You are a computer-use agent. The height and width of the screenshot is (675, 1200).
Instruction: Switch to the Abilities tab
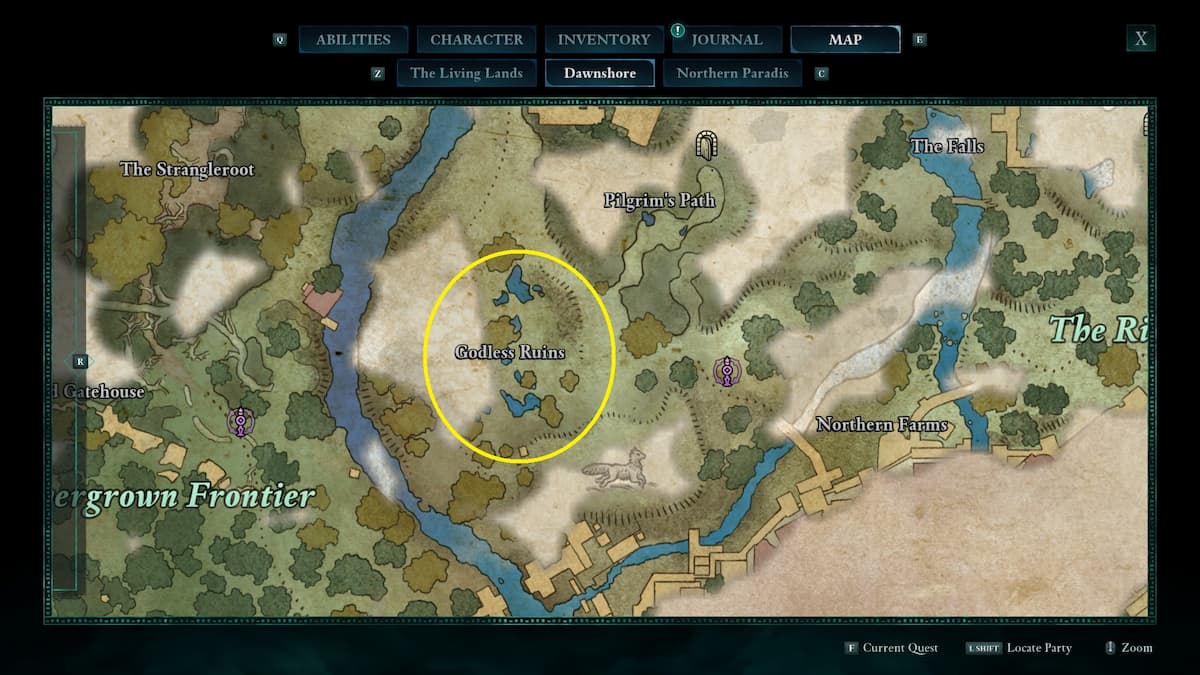coord(353,40)
